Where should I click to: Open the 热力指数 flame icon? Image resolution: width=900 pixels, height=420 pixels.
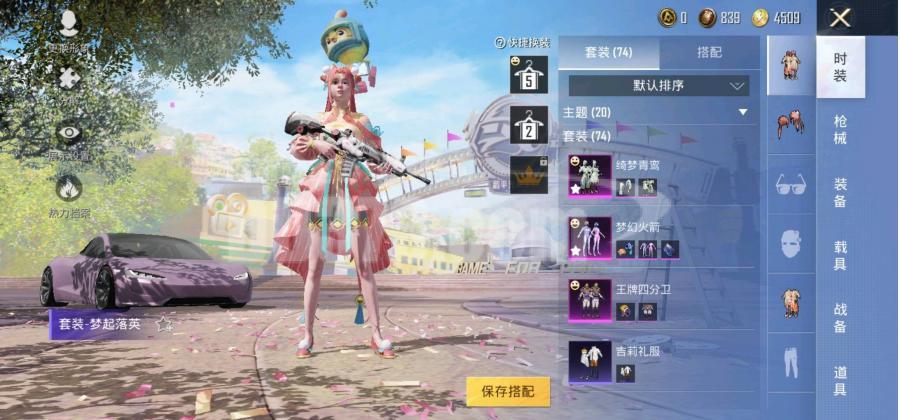click(69, 189)
